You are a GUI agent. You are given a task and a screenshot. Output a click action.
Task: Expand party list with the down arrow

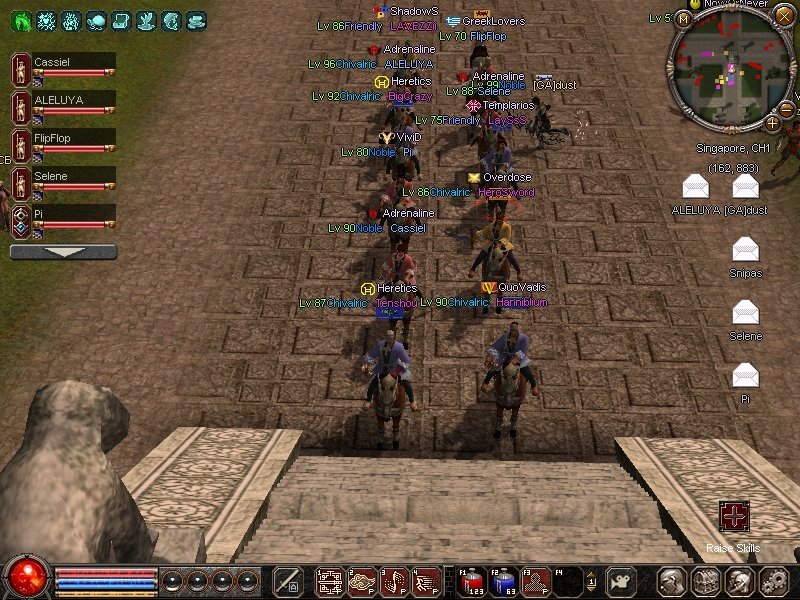62,252
